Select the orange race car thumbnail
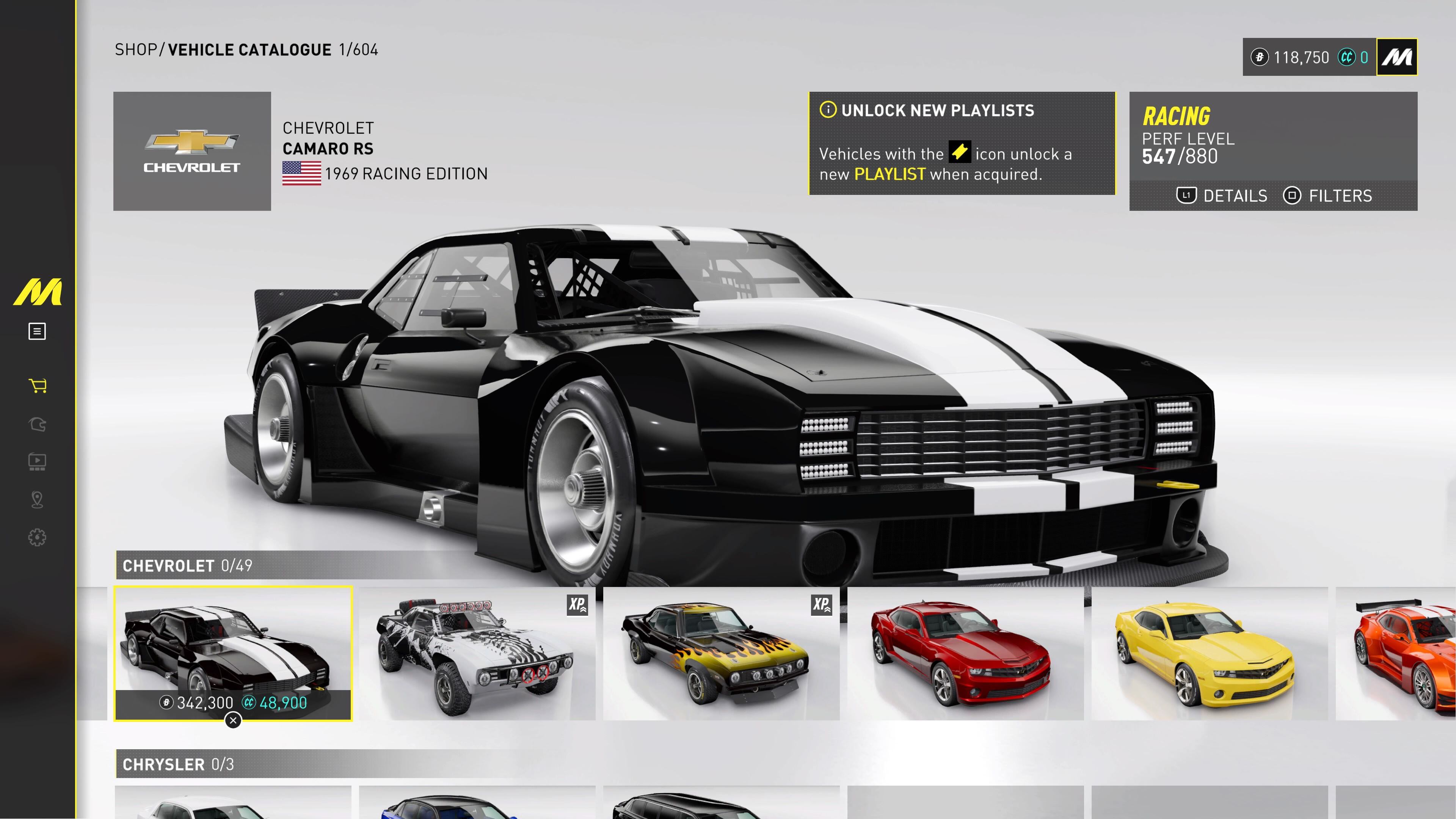Screen dimensions: 1456x819 [1402, 653]
